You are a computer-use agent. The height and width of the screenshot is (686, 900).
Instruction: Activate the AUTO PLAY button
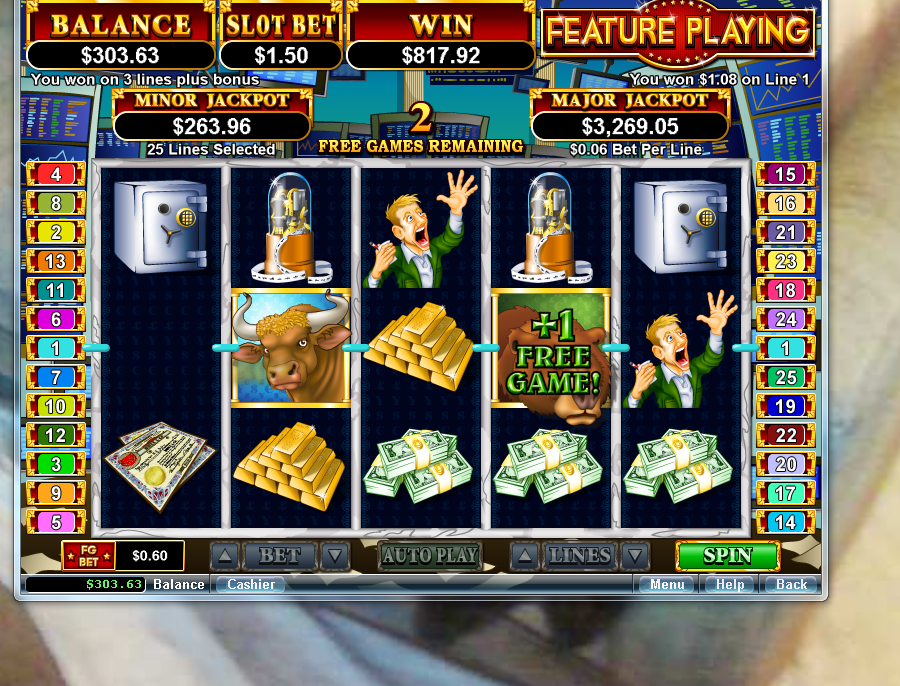pyautogui.click(x=430, y=556)
